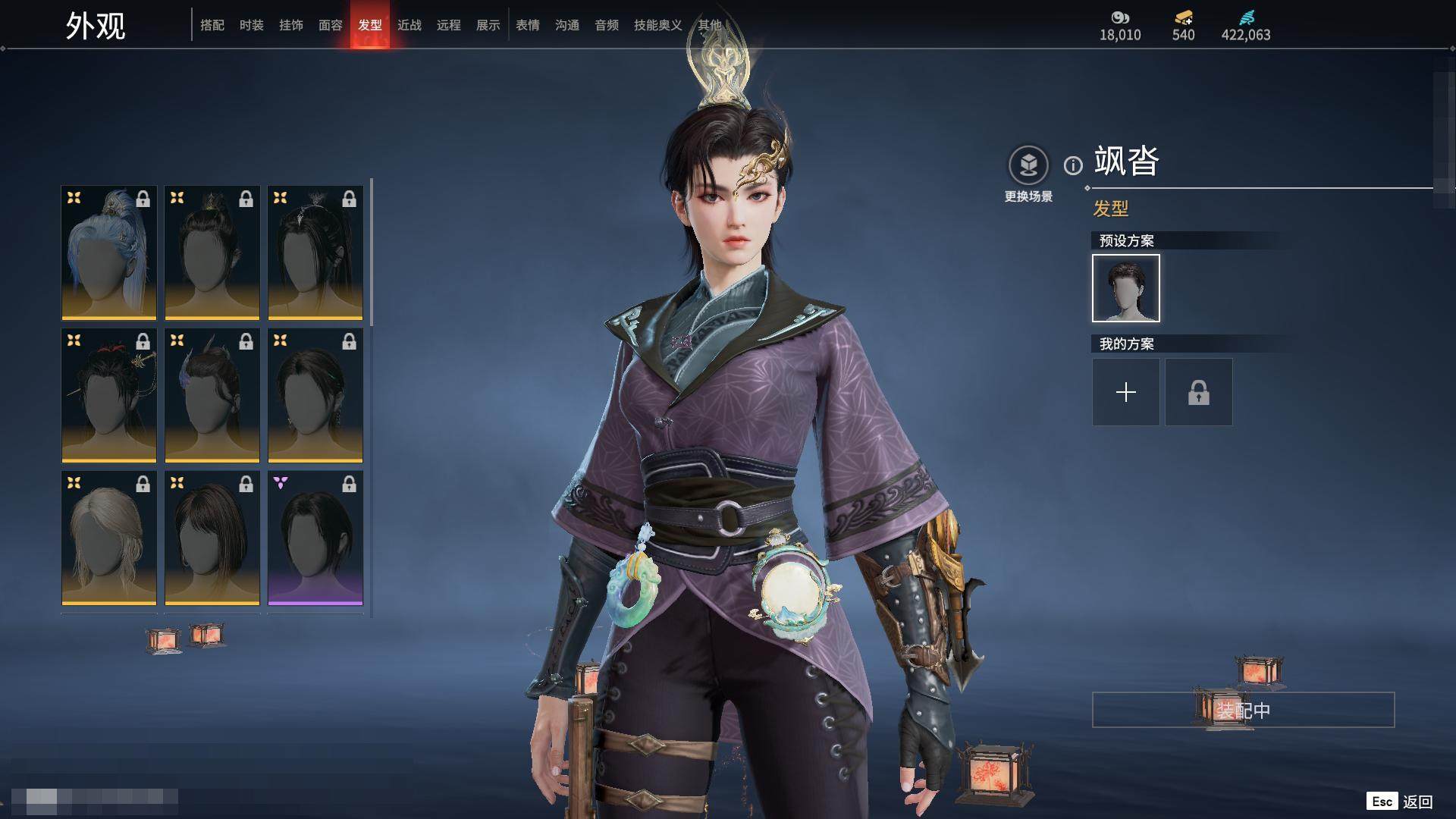Select the hairstyle with red flower hairpin

coord(109,395)
